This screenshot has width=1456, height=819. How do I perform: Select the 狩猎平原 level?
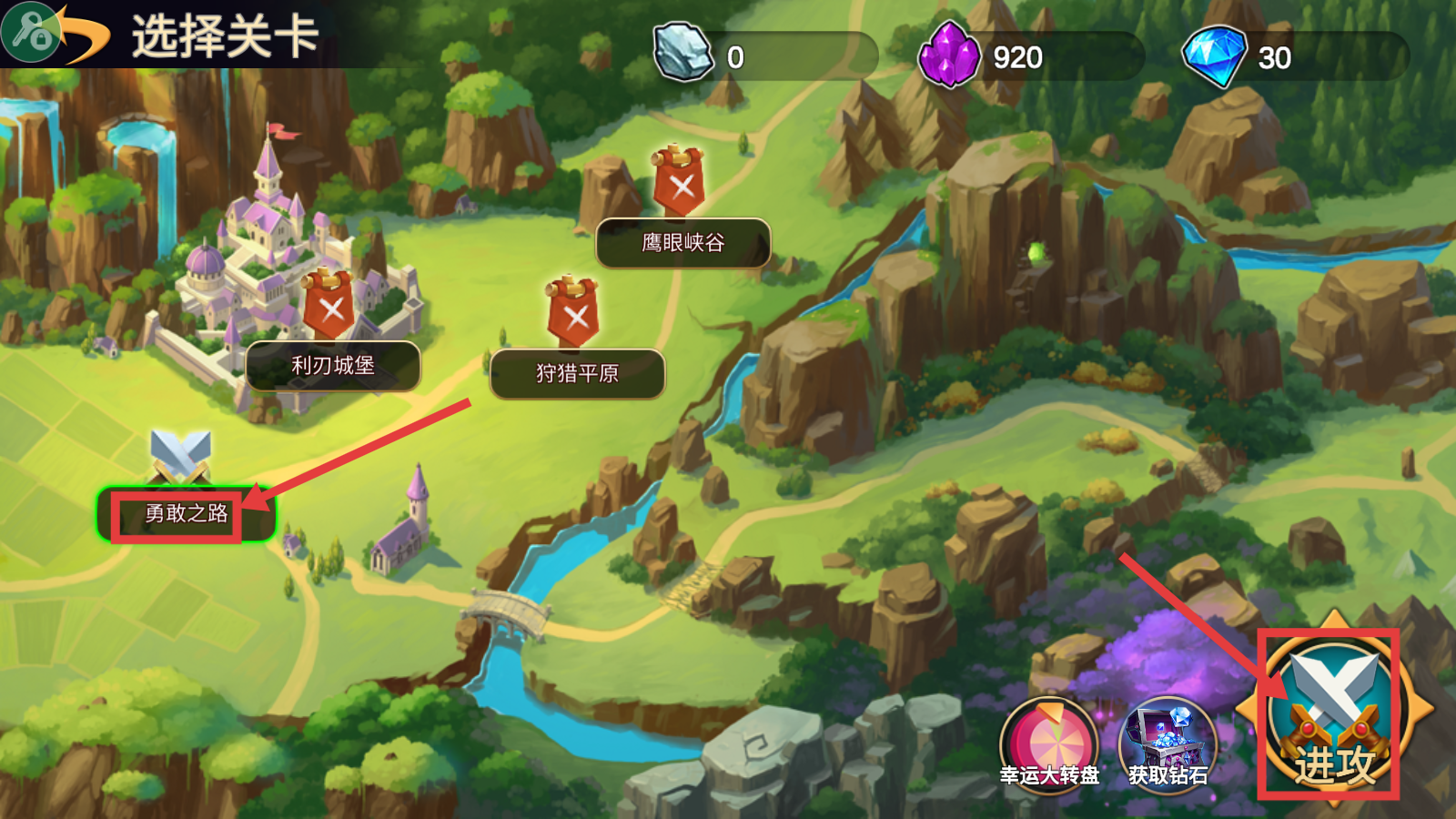(x=577, y=373)
